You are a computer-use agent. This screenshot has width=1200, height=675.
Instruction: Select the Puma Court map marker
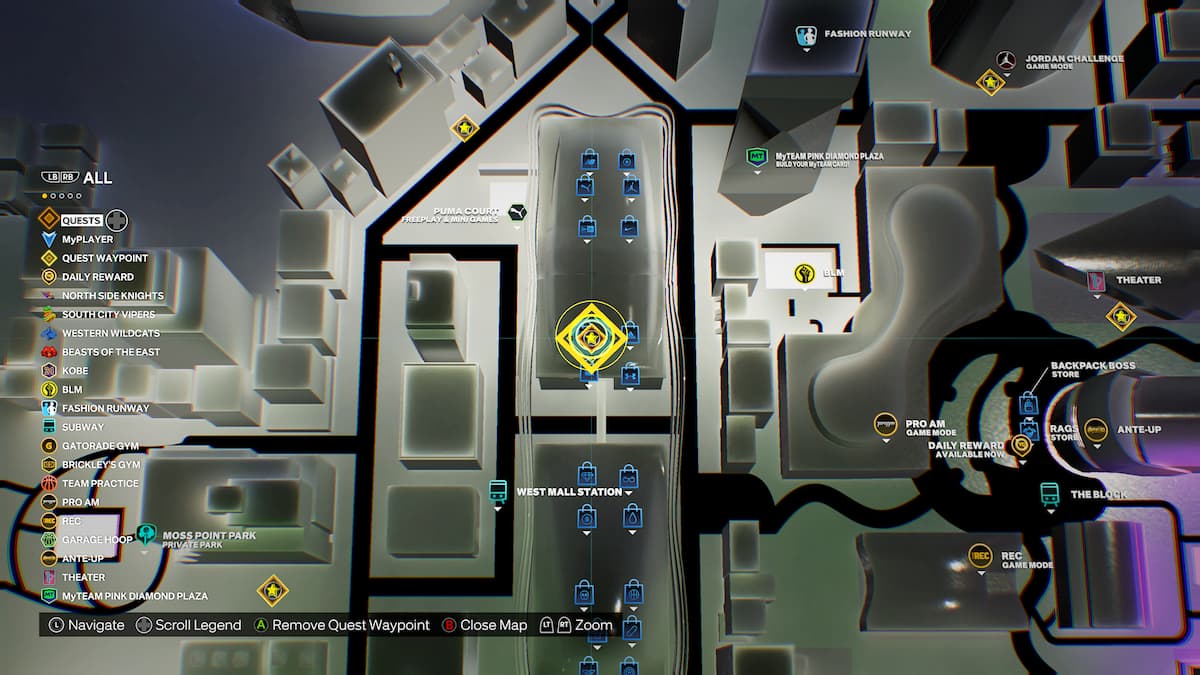tap(518, 213)
